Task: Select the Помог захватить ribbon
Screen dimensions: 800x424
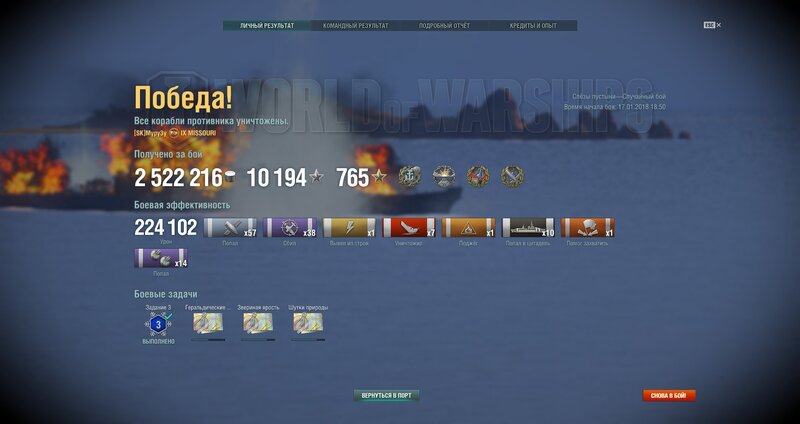Action: (587, 228)
